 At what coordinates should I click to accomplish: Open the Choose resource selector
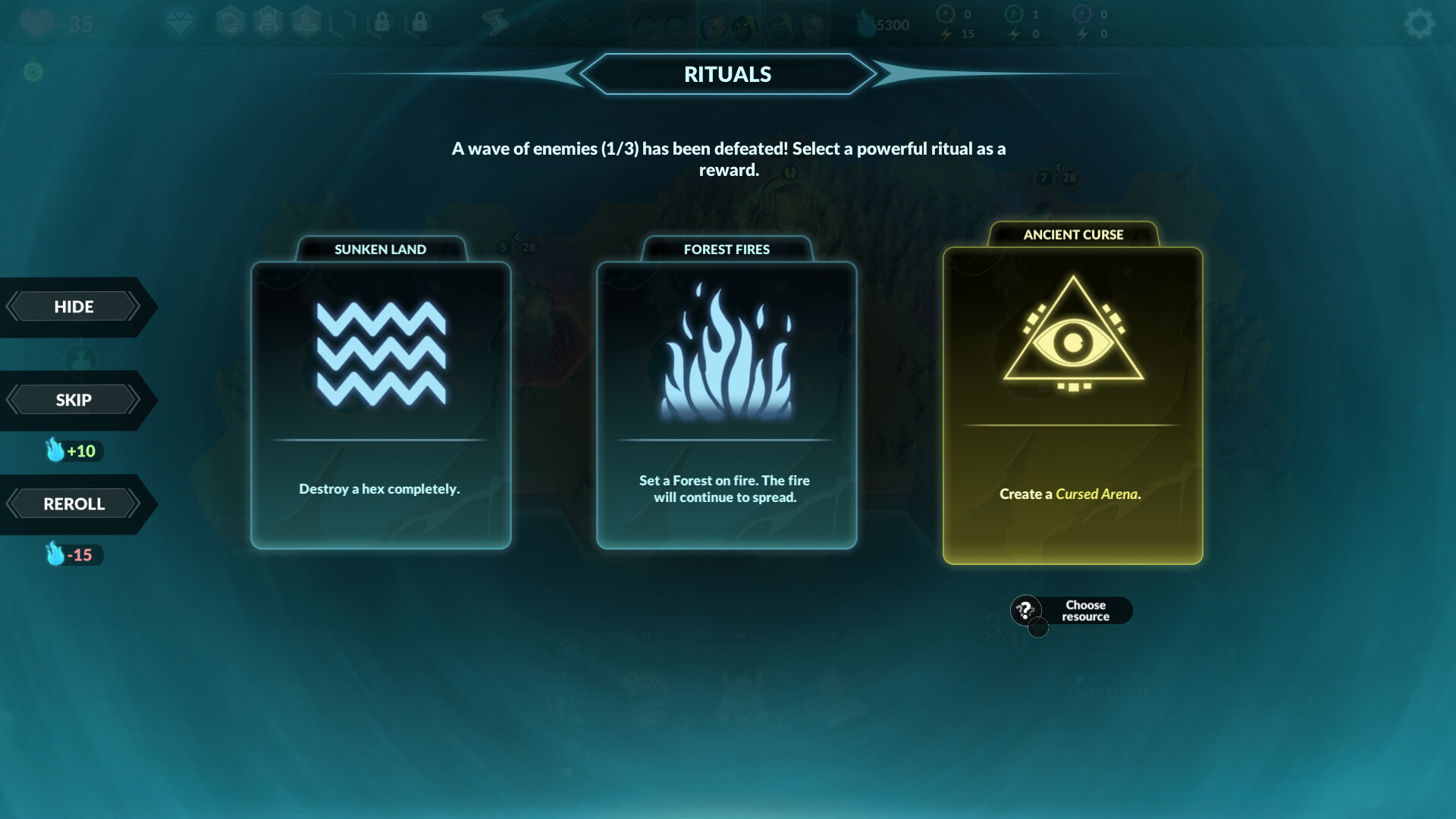click(x=1086, y=610)
